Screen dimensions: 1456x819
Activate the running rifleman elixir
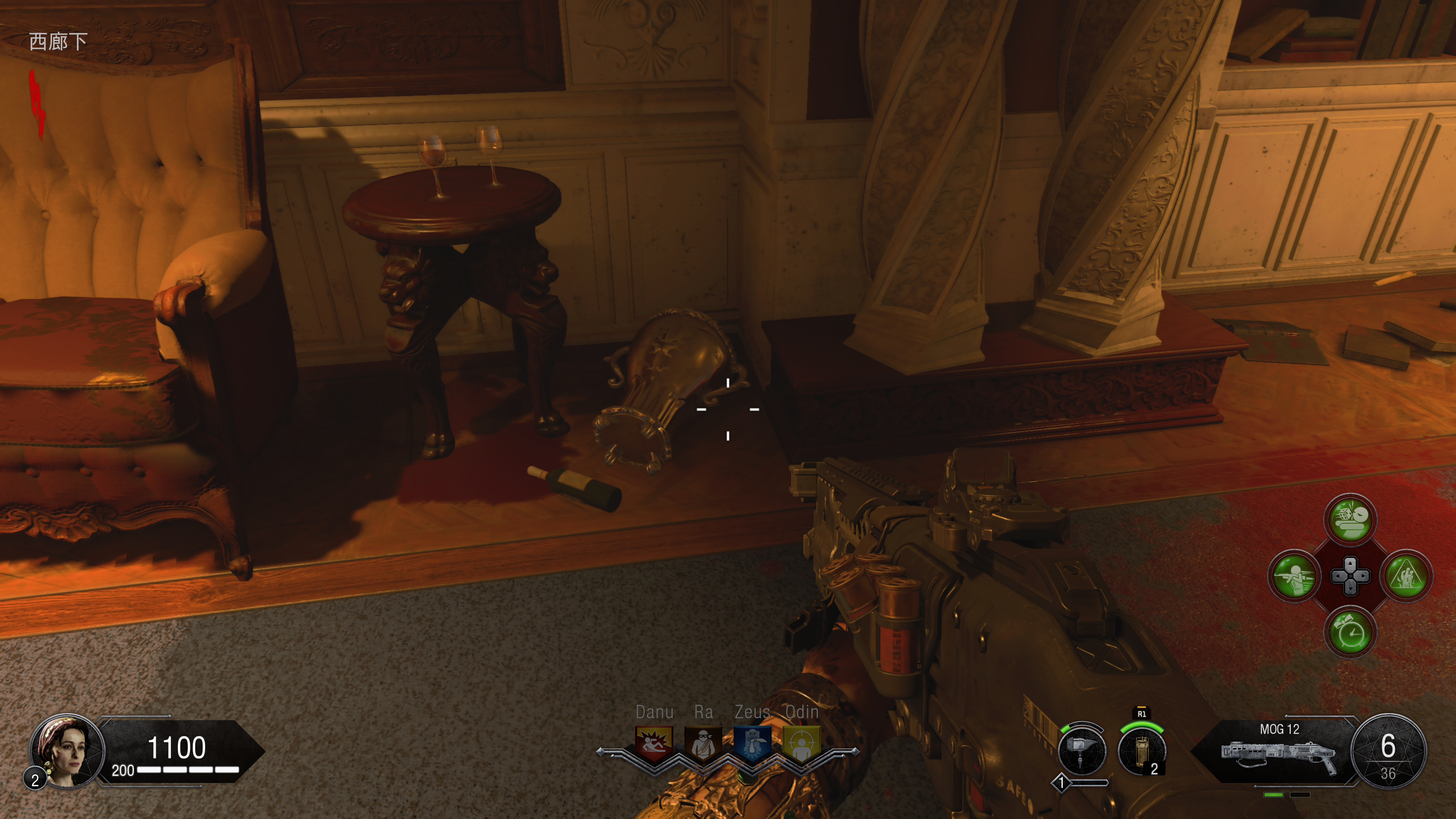click(1294, 576)
